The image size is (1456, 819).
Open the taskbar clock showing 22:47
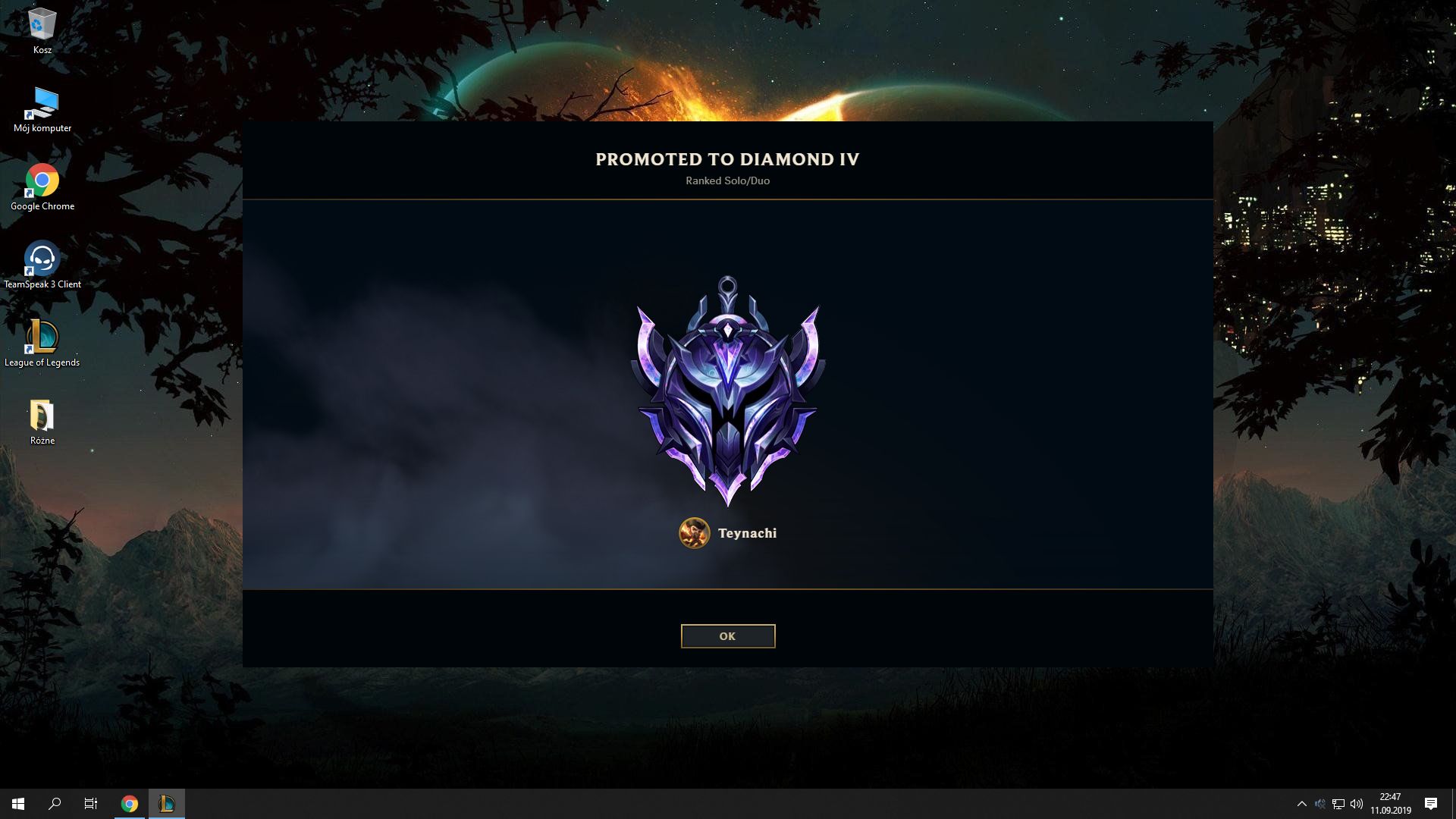point(1392,804)
